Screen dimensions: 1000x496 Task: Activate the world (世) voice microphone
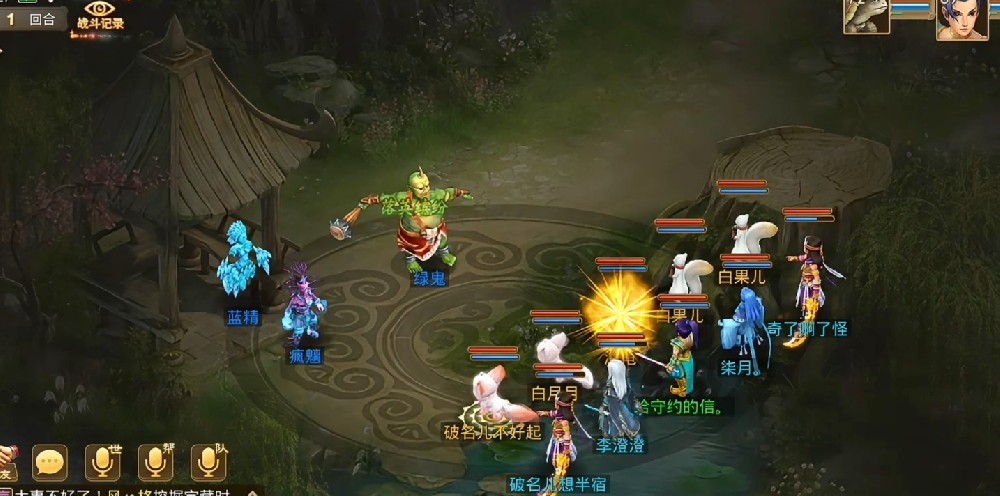click(x=102, y=461)
